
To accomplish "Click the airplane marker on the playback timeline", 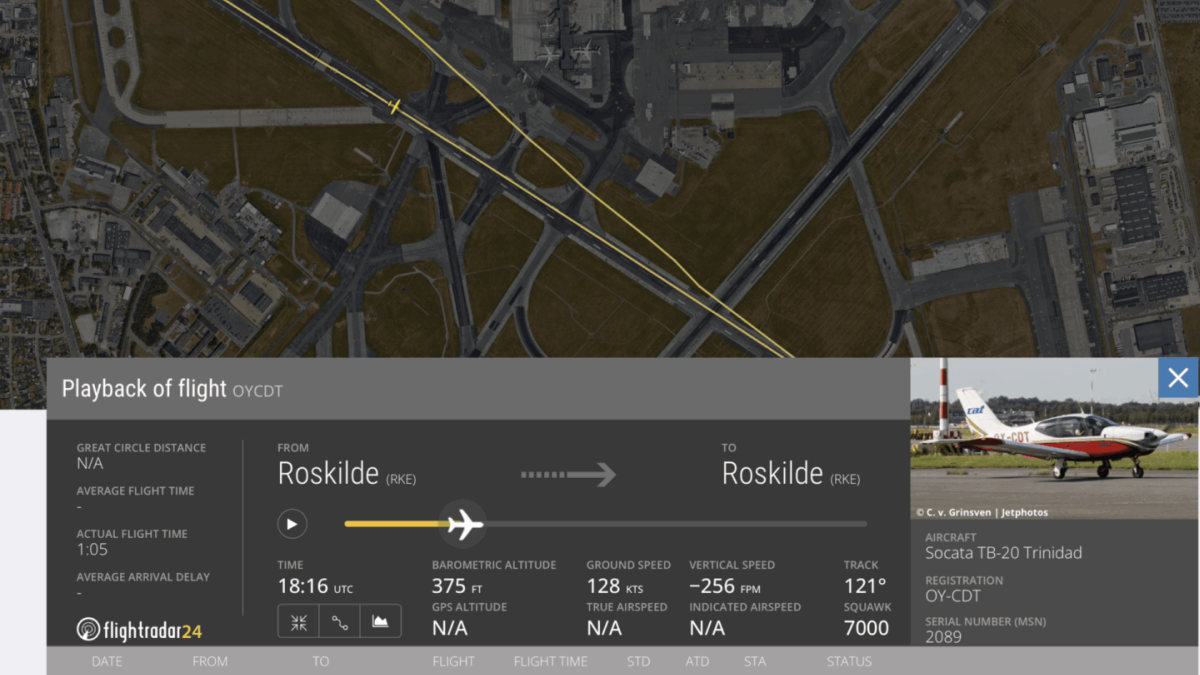I will 463,524.
